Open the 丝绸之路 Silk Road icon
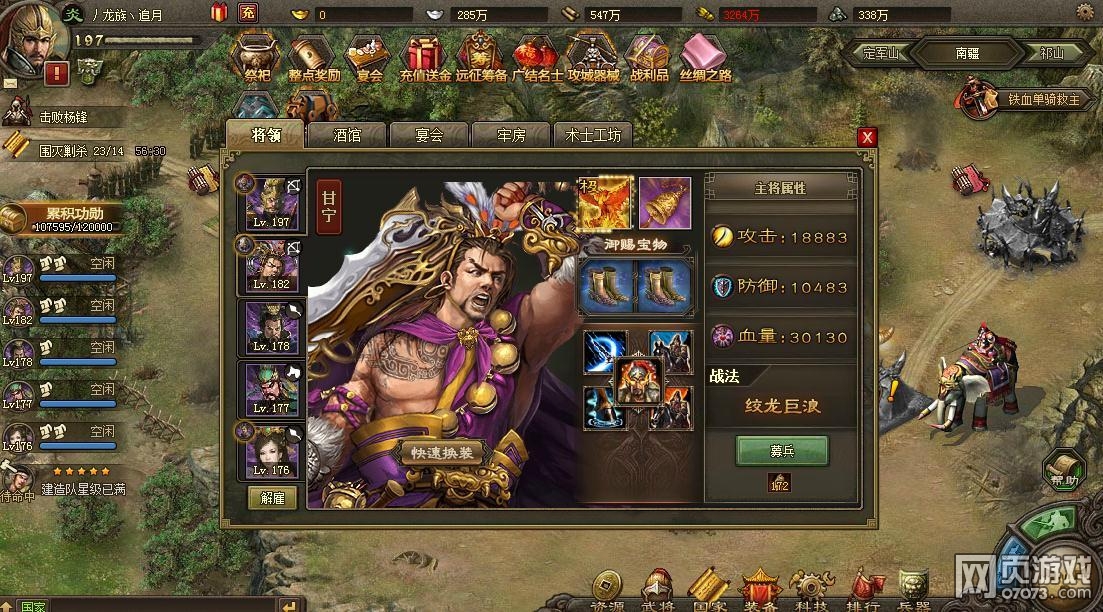This screenshot has height=612, width=1103. [x=706, y=58]
